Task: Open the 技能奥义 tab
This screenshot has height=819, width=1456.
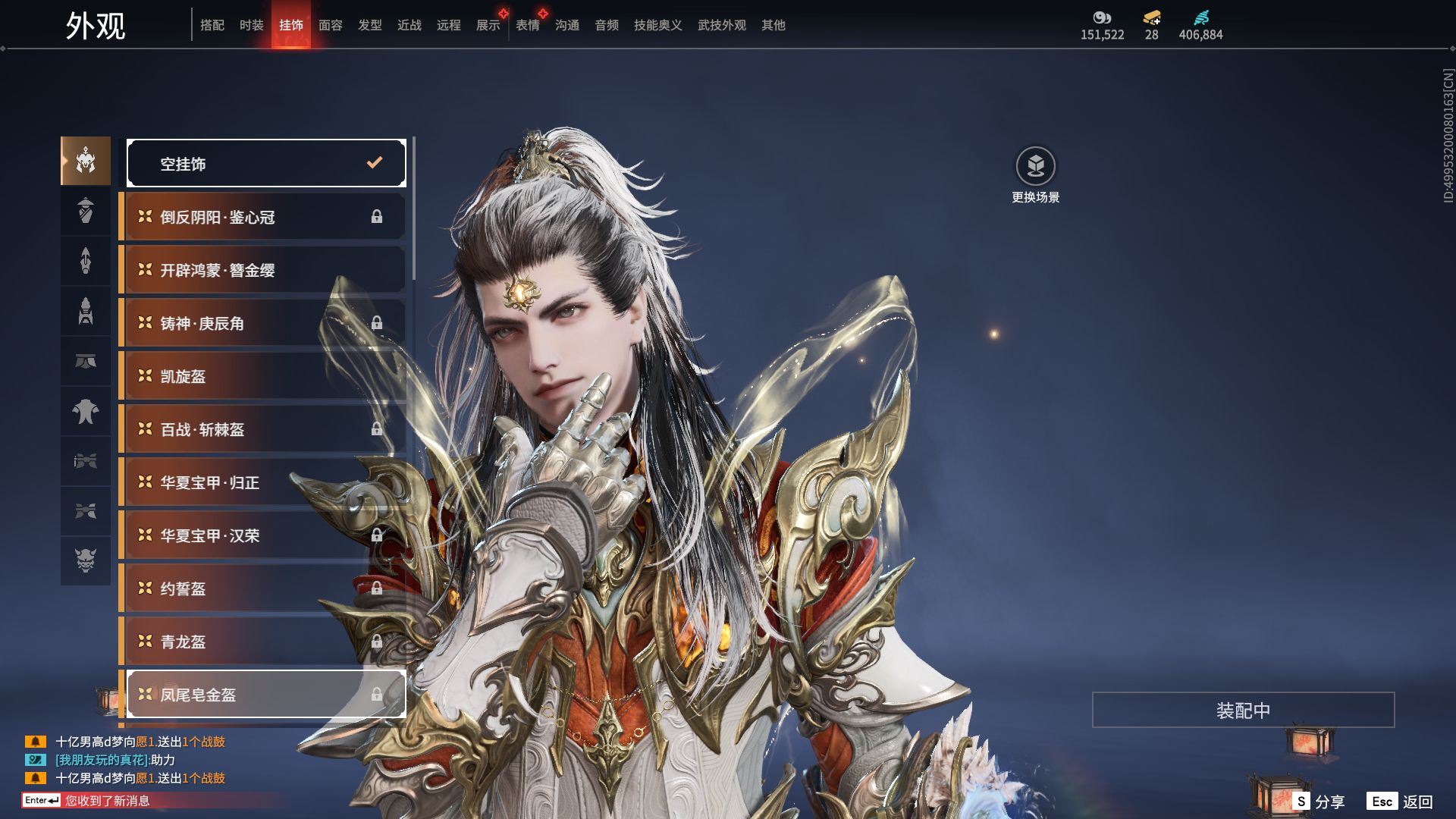Action: [x=657, y=25]
